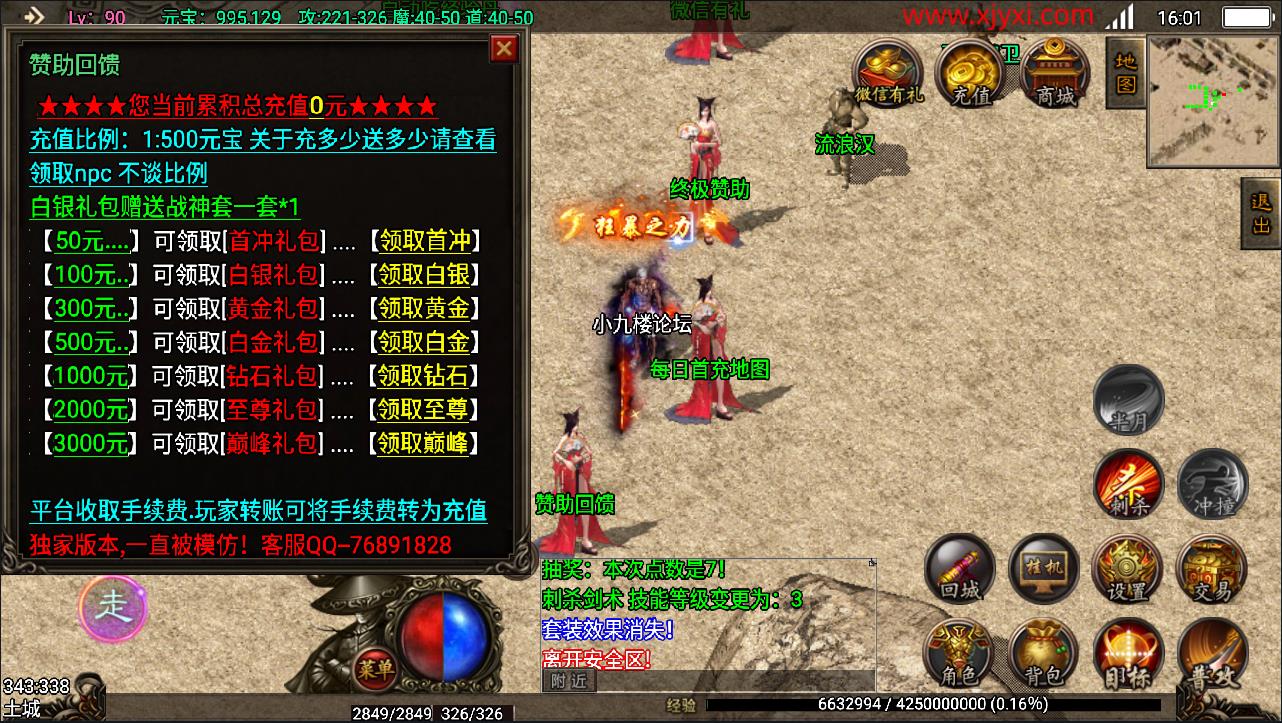Open the 角色 character sheet
The height and width of the screenshot is (723, 1282).
[959, 654]
